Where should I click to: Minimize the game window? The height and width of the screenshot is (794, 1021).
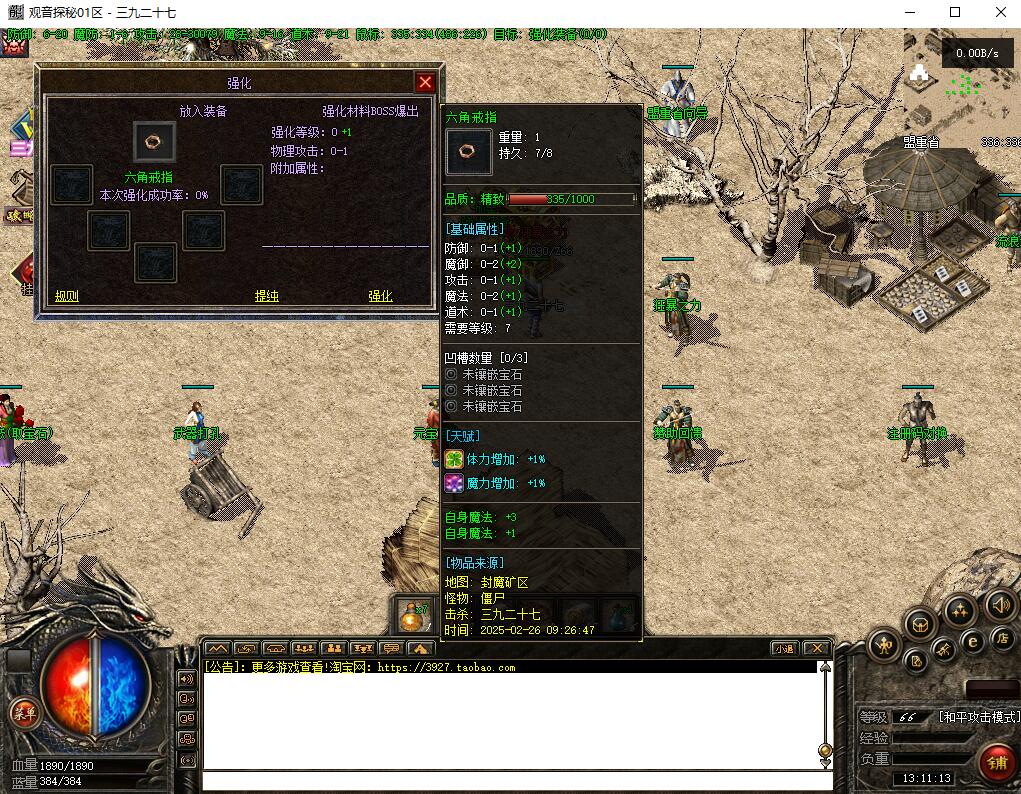pyautogui.click(x=908, y=13)
